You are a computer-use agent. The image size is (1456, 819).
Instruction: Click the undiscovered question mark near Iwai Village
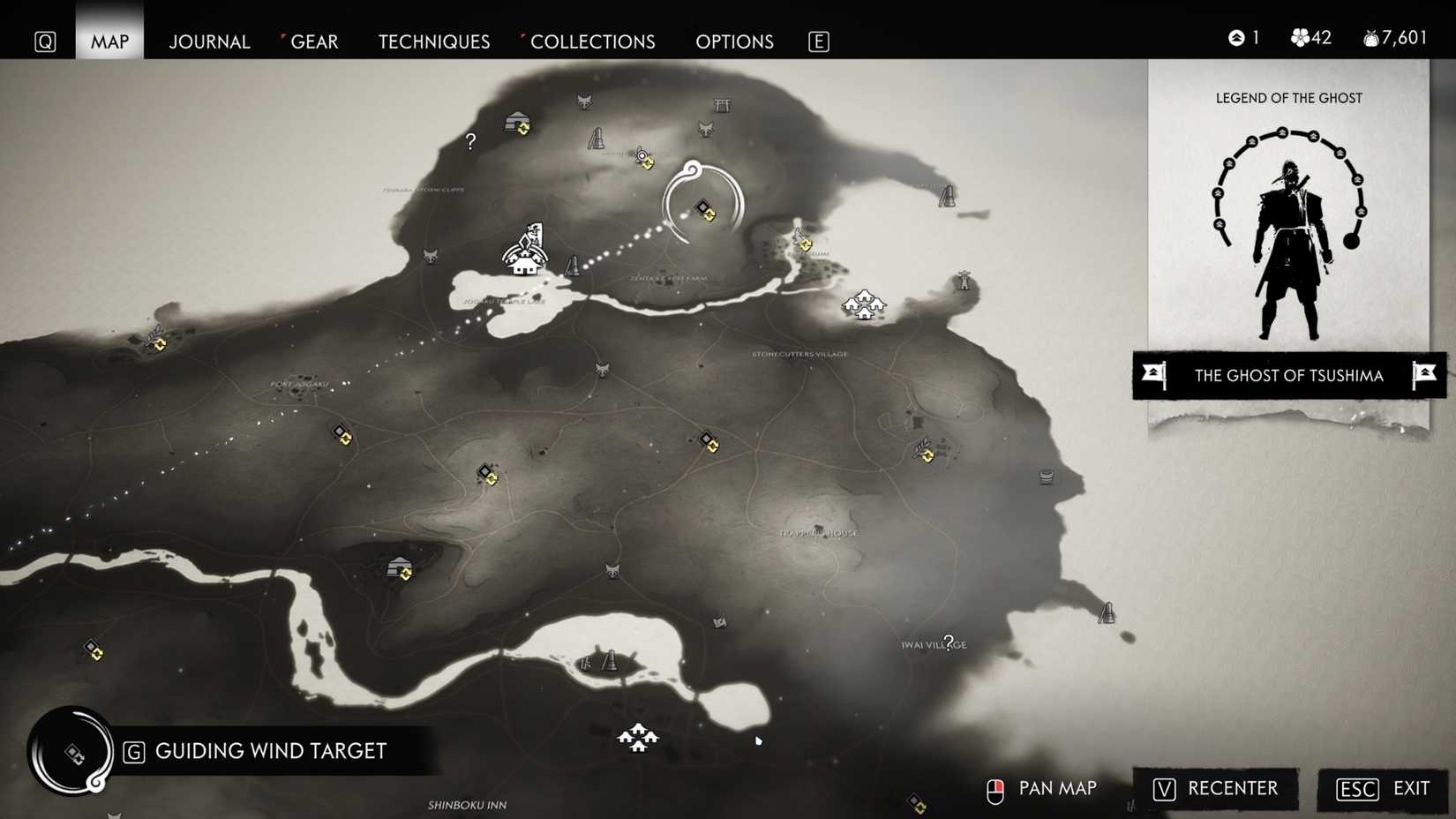coord(948,642)
